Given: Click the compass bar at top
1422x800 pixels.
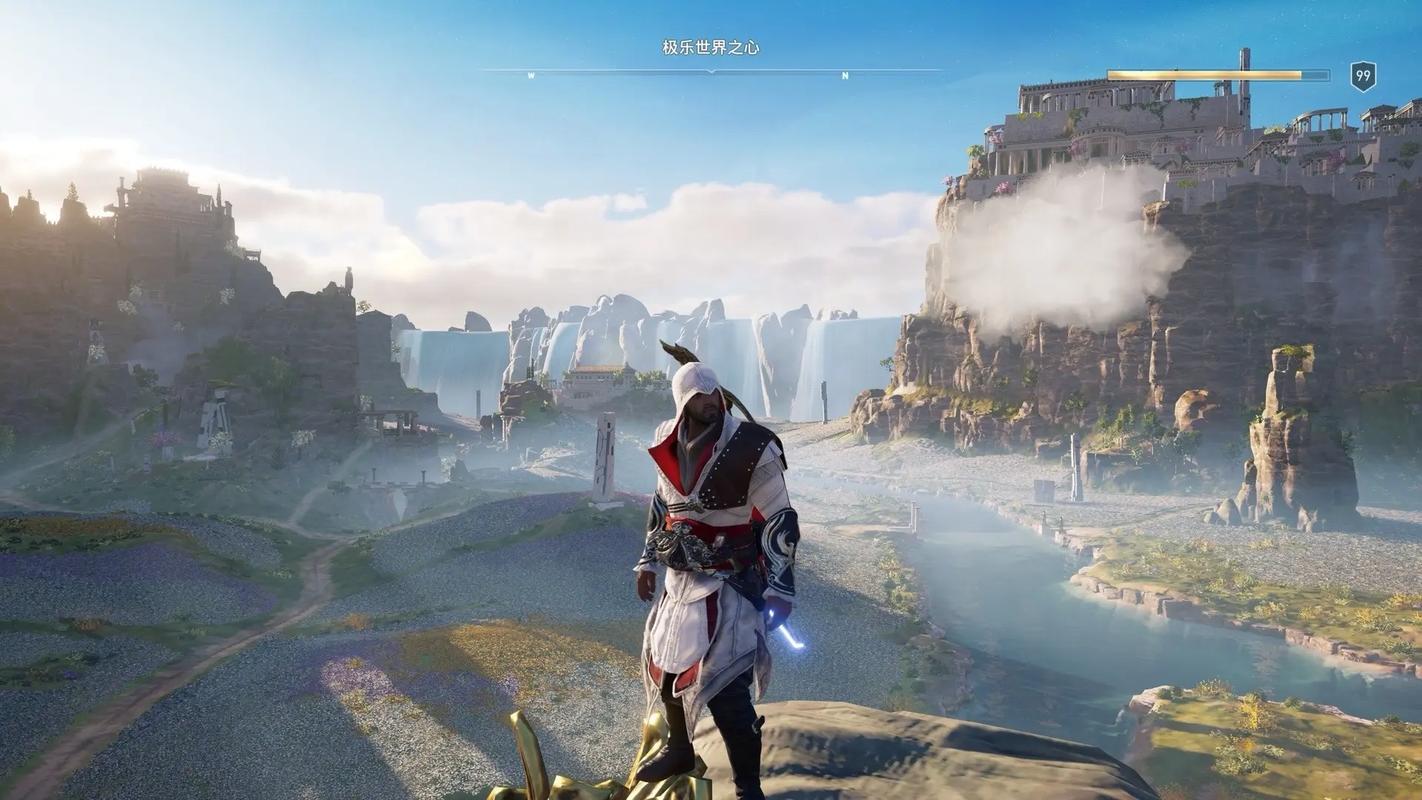Looking at the screenshot, I should [x=711, y=72].
